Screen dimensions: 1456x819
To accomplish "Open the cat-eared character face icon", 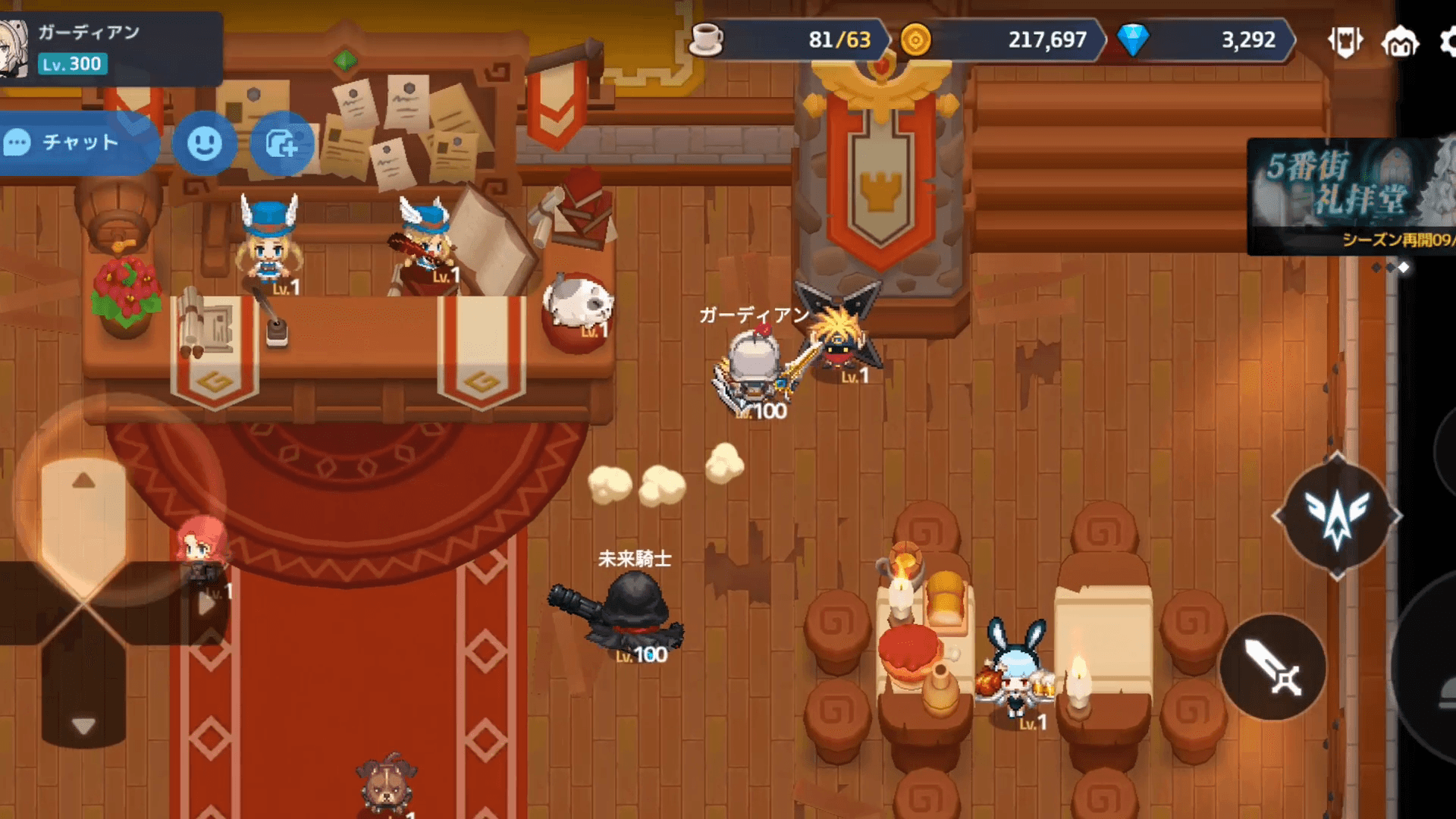I will tap(1400, 41).
